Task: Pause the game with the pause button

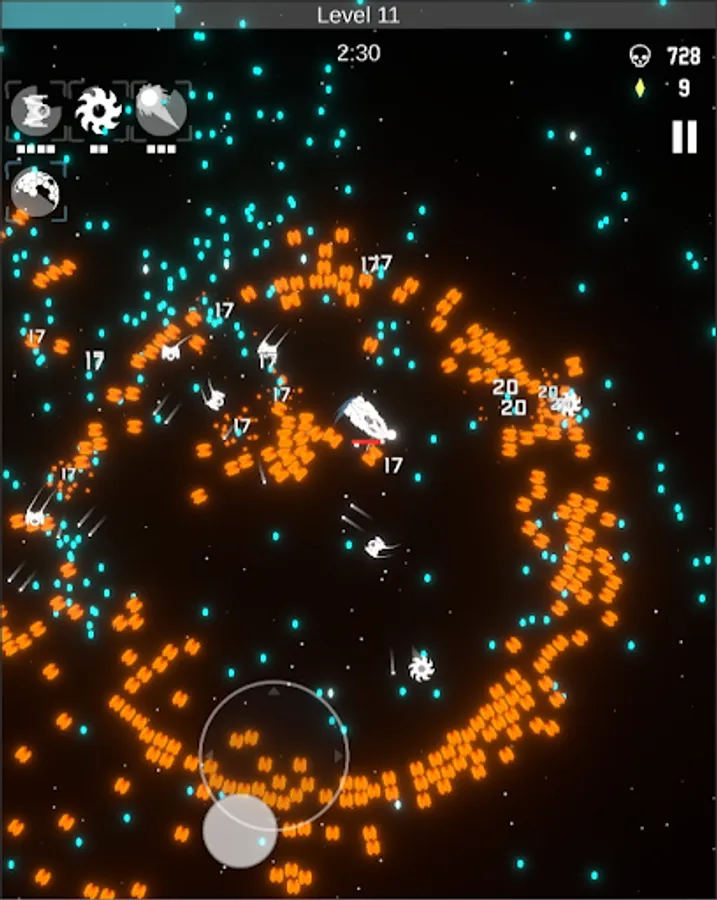Action: pyautogui.click(x=684, y=136)
